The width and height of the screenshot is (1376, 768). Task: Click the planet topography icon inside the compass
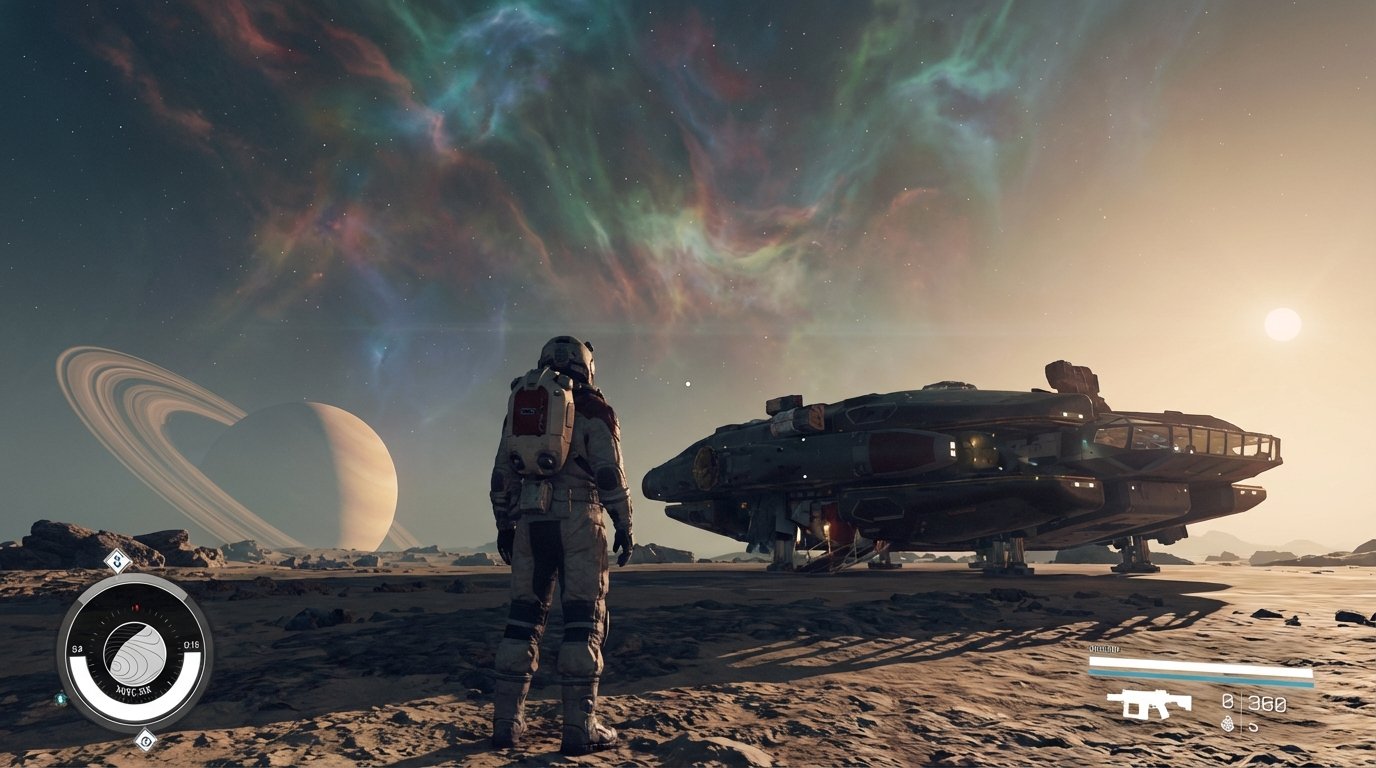pyautogui.click(x=134, y=650)
